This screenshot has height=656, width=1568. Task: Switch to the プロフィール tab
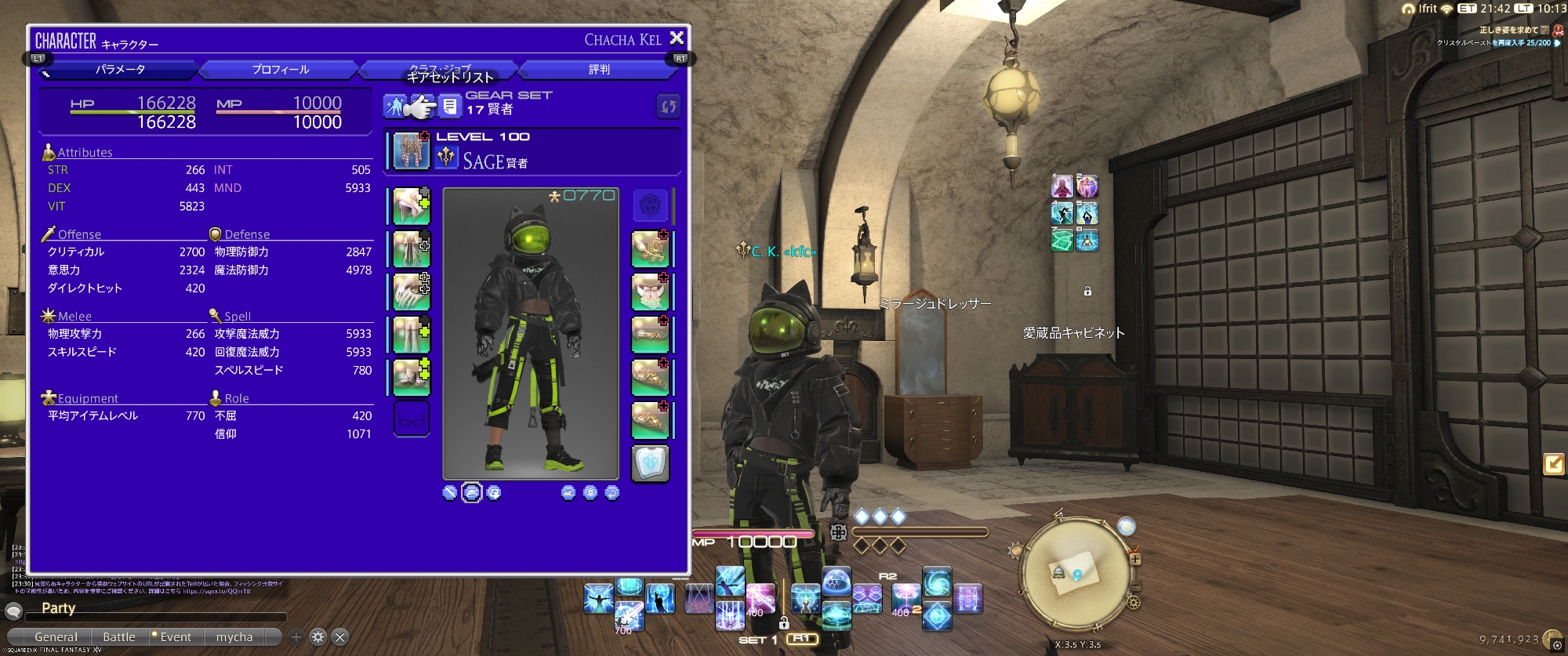pos(280,70)
